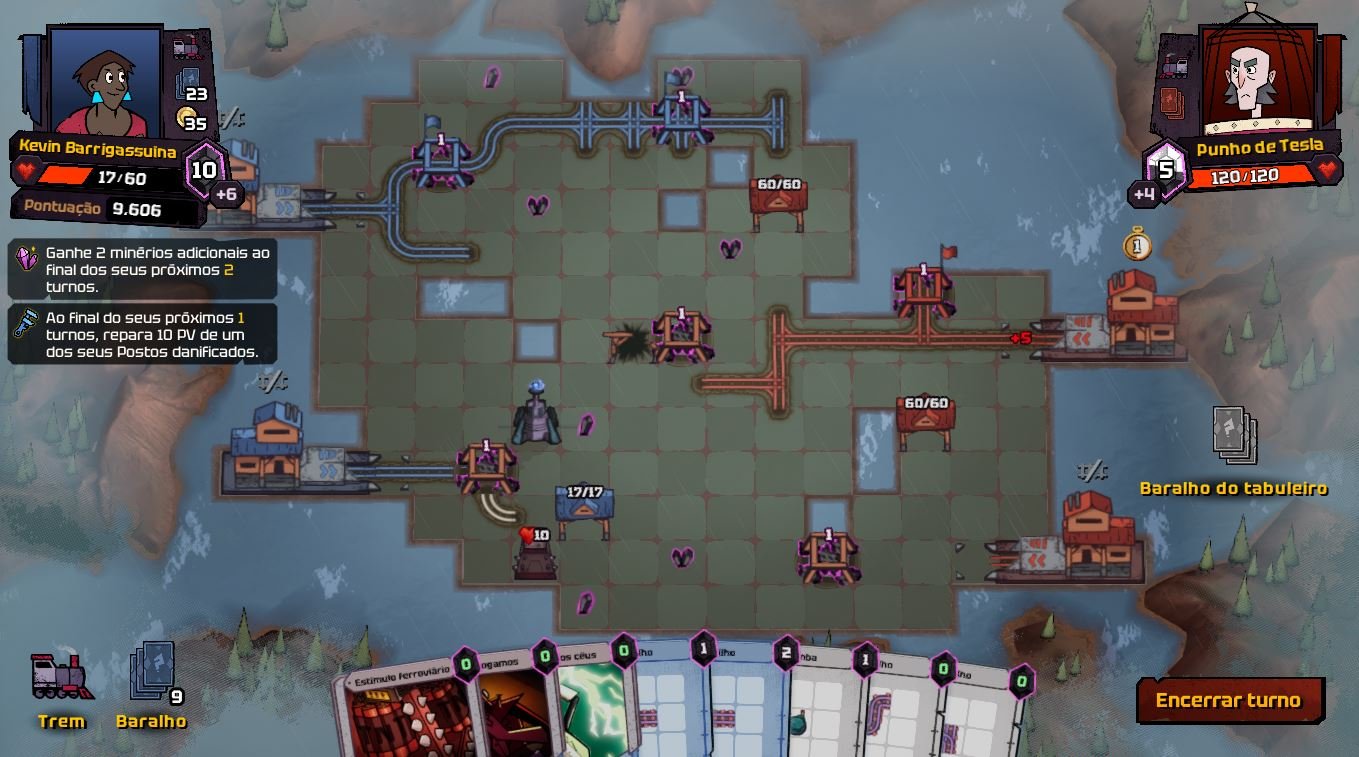Open the Baralho do tabuleiro deck
This screenshot has width=1359, height=757.
pyautogui.click(x=1233, y=437)
